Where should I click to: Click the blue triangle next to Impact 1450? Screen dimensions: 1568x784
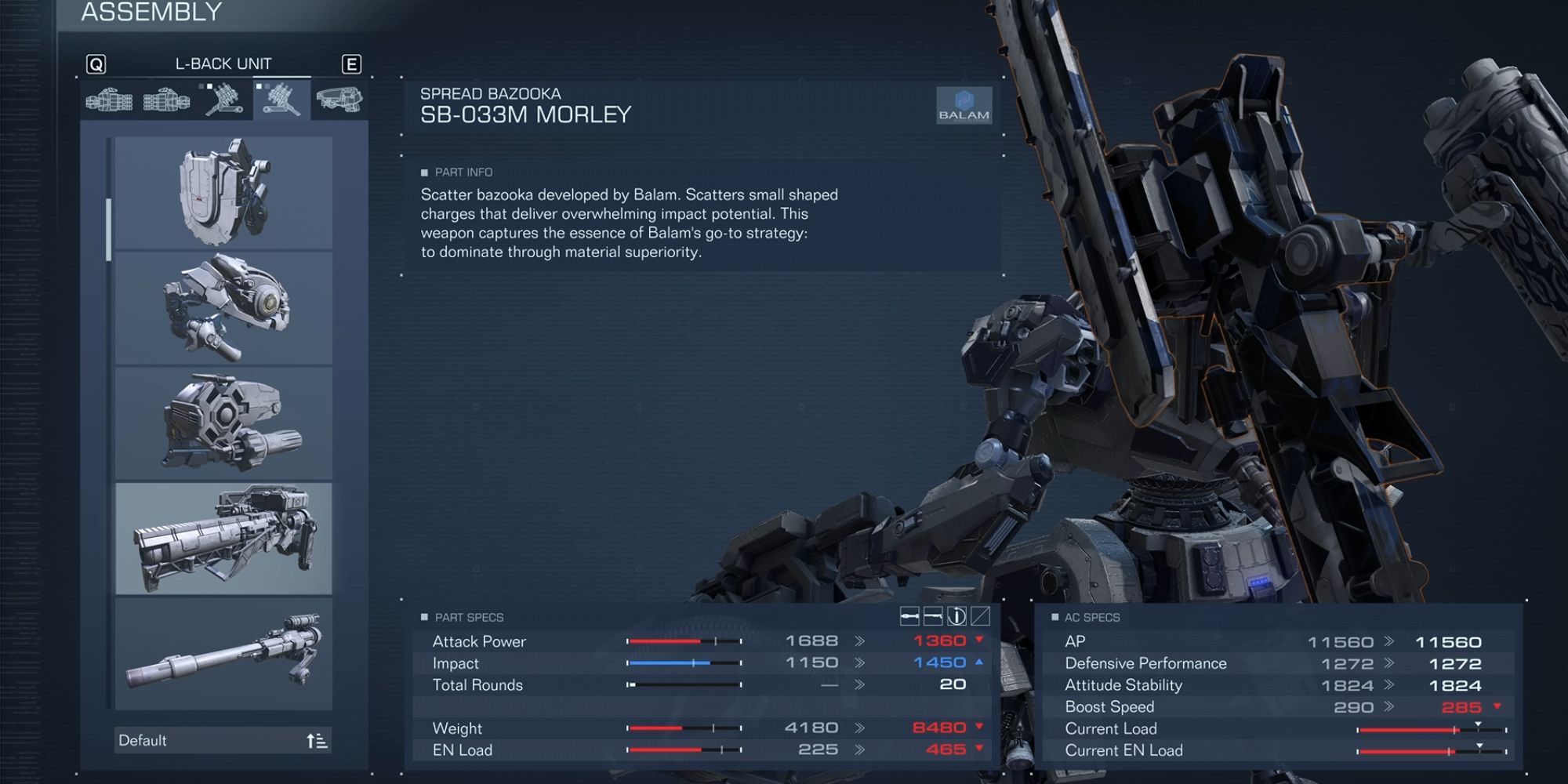981,662
